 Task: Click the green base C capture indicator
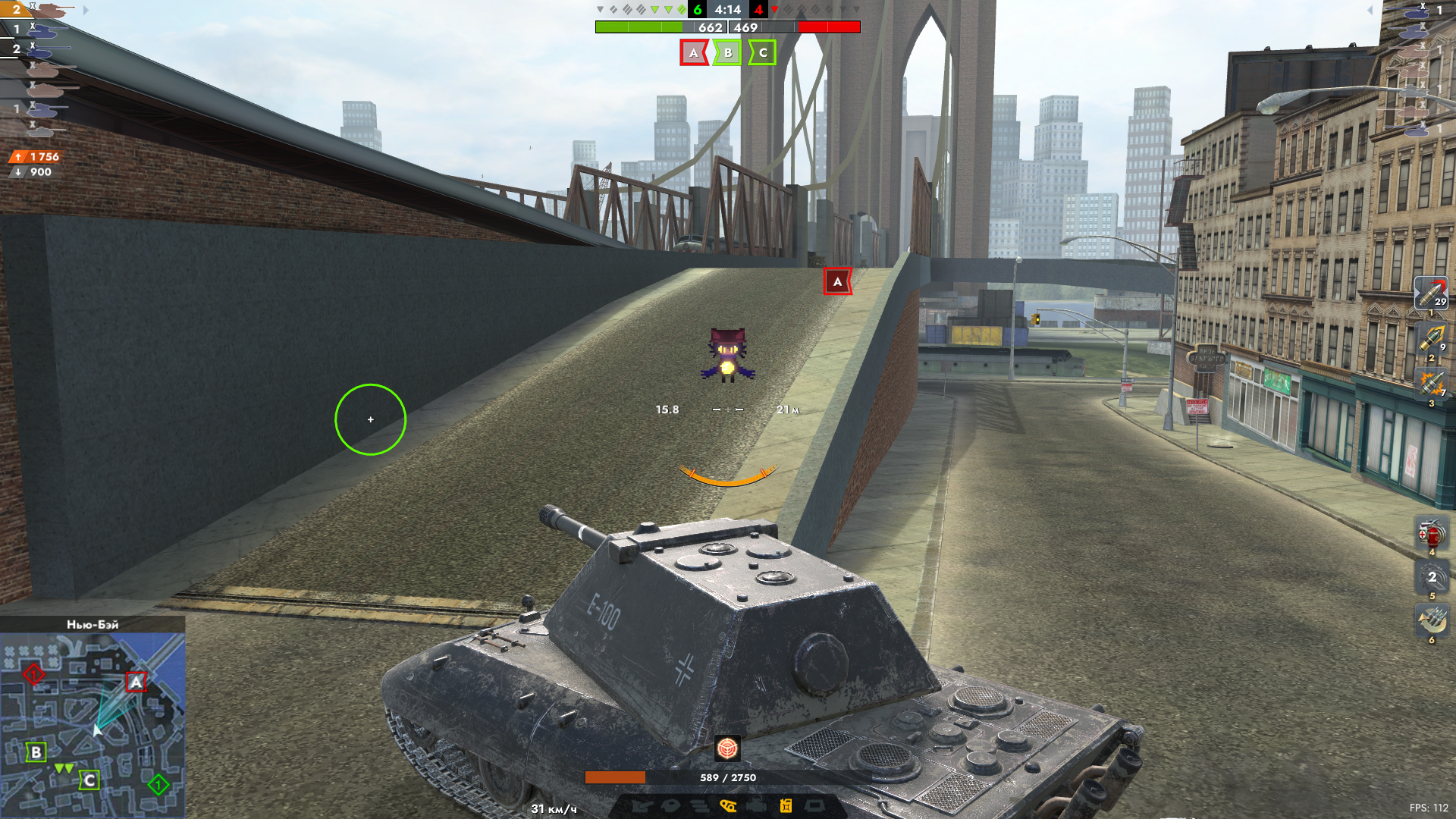coord(763,53)
